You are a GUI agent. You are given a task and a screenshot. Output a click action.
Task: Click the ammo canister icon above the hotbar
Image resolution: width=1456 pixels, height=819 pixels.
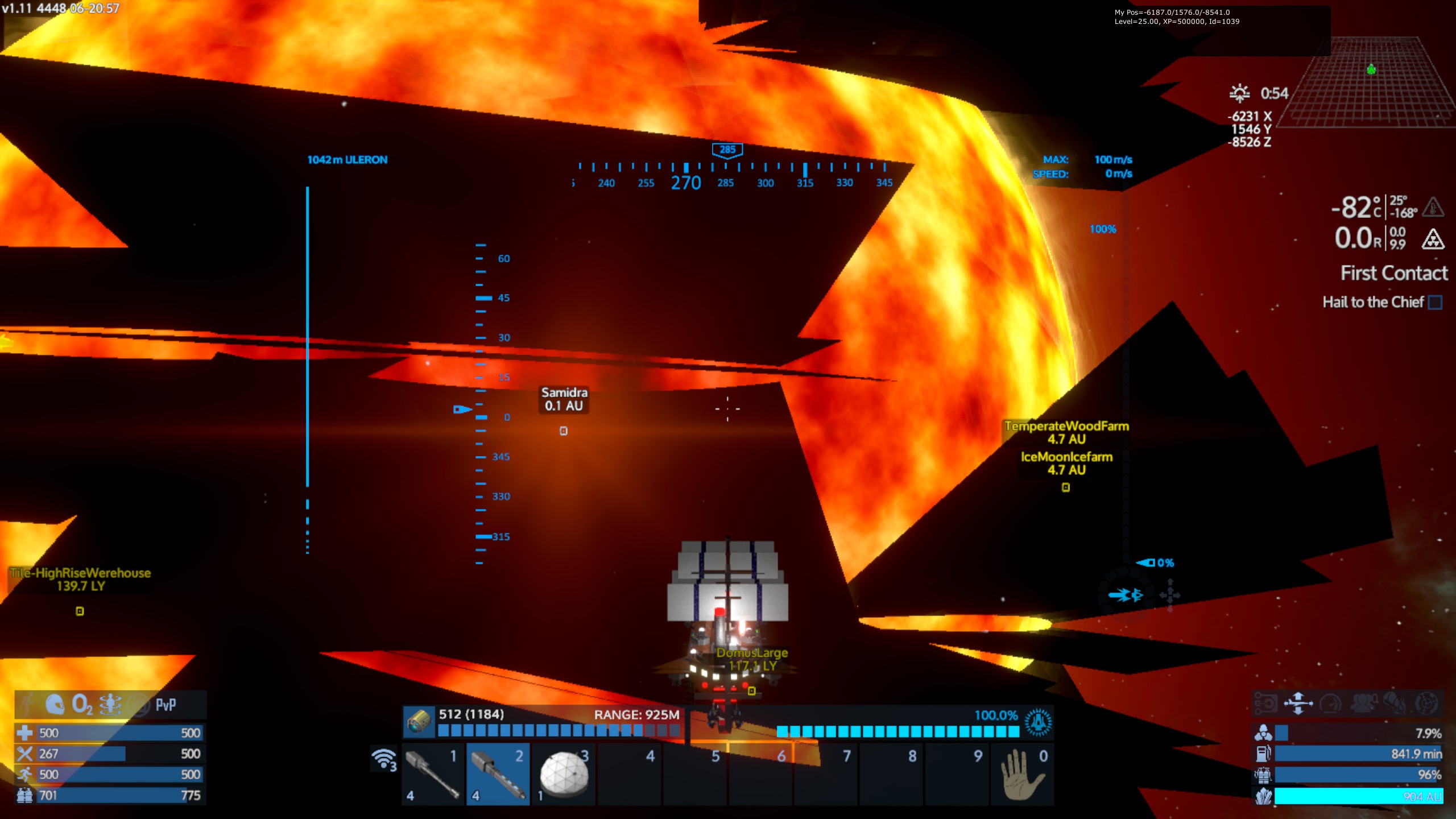(419, 722)
